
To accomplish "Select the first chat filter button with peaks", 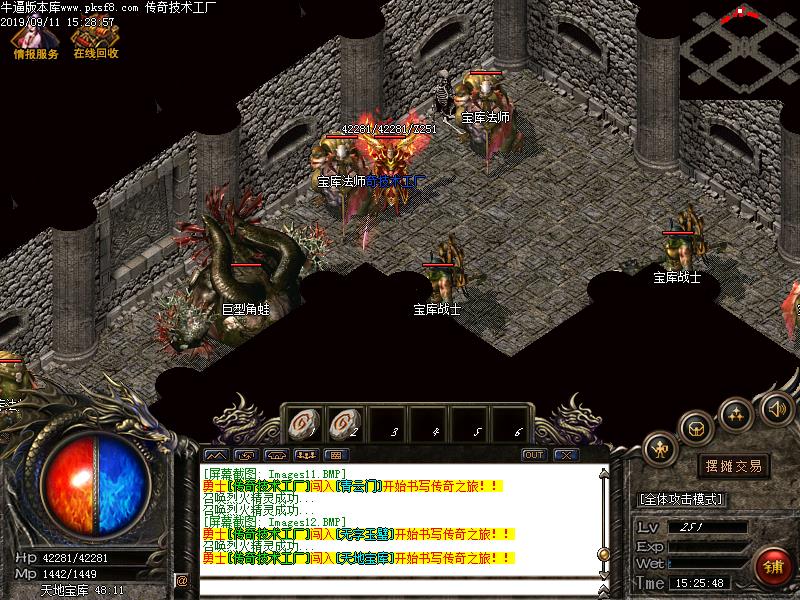I will coord(216,455).
